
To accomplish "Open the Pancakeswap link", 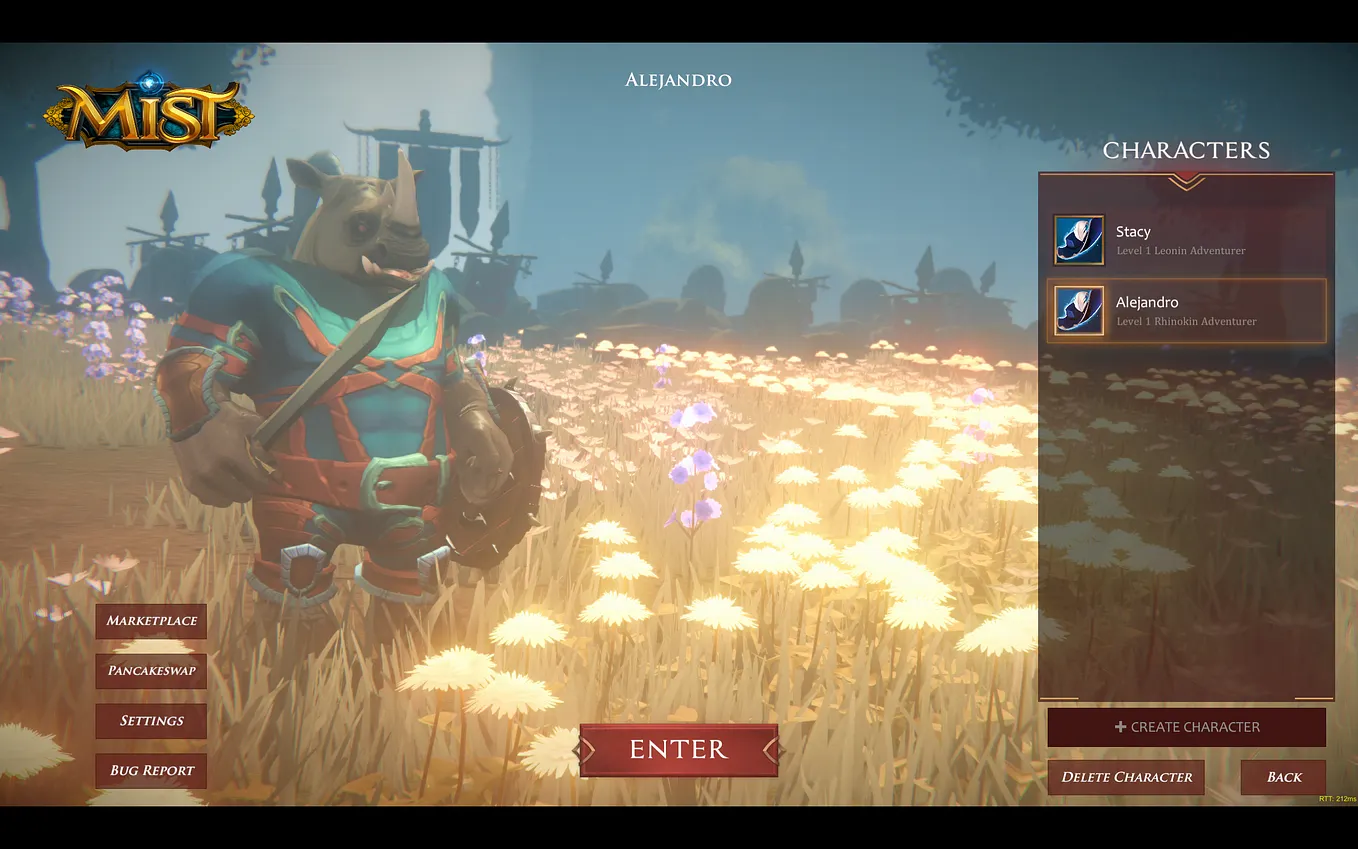I will coord(151,671).
